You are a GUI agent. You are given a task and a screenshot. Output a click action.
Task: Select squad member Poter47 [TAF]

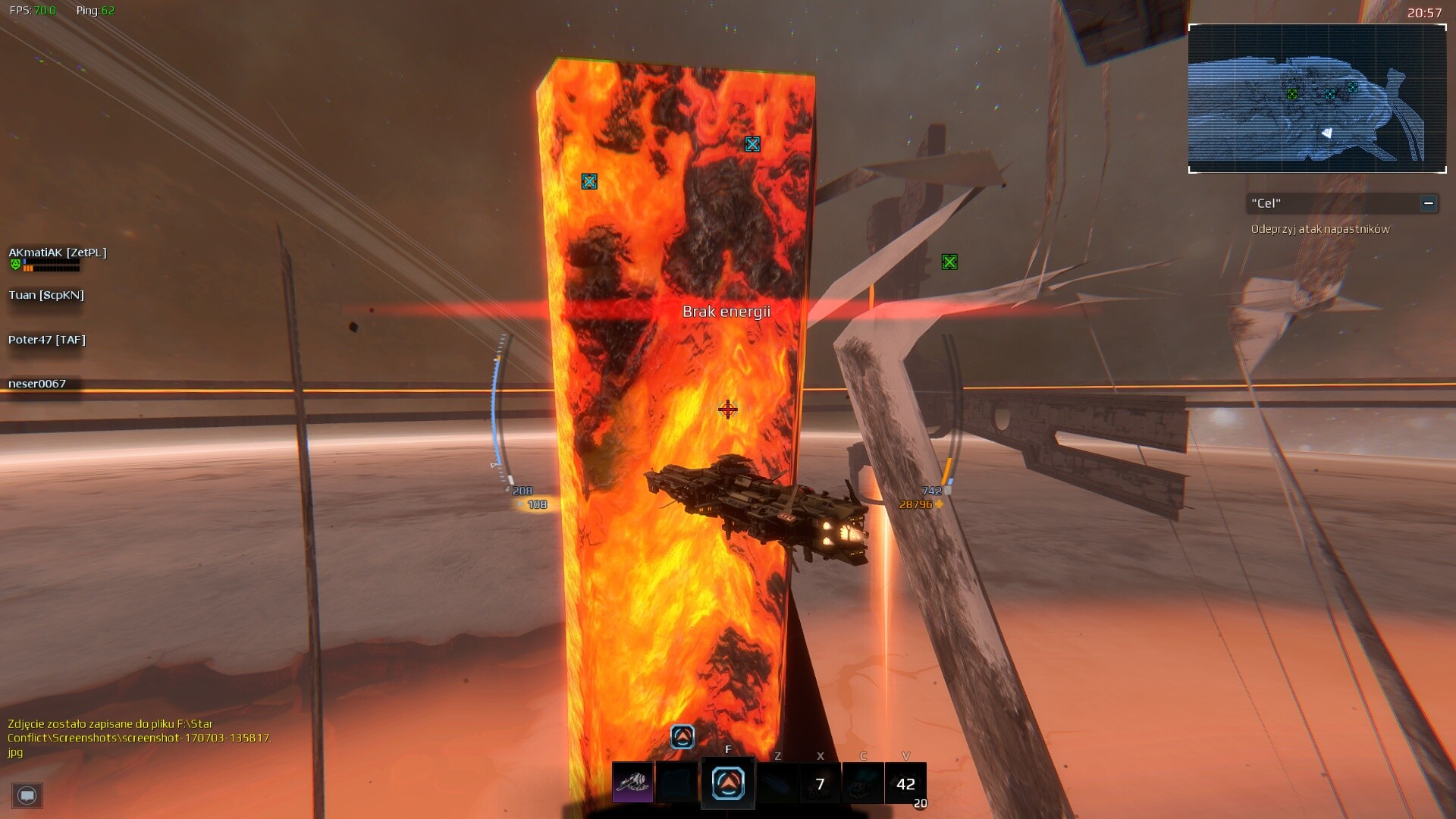(47, 340)
